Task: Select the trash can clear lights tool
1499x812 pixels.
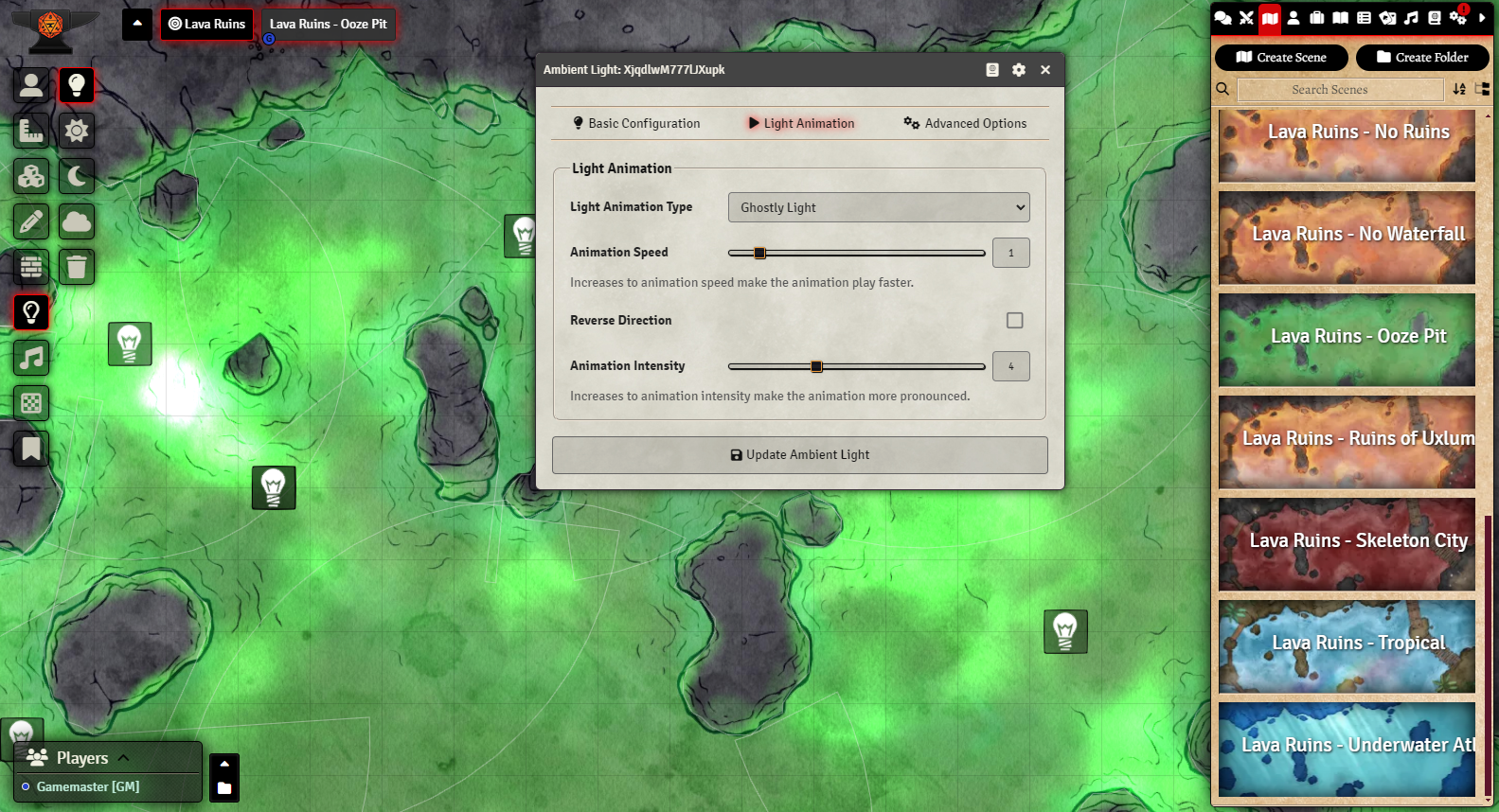Action: [x=77, y=267]
